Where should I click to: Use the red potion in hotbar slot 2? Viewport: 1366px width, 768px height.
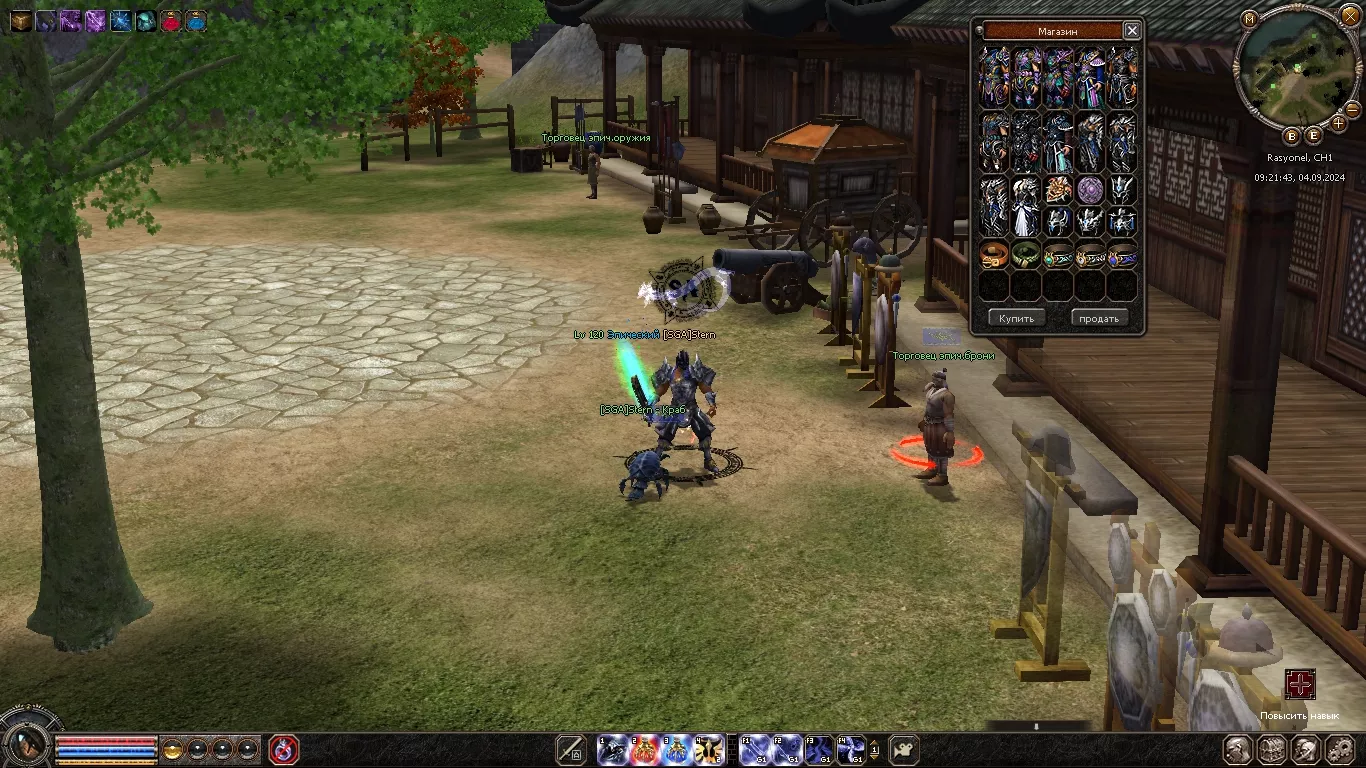click(x=644, y=749)
